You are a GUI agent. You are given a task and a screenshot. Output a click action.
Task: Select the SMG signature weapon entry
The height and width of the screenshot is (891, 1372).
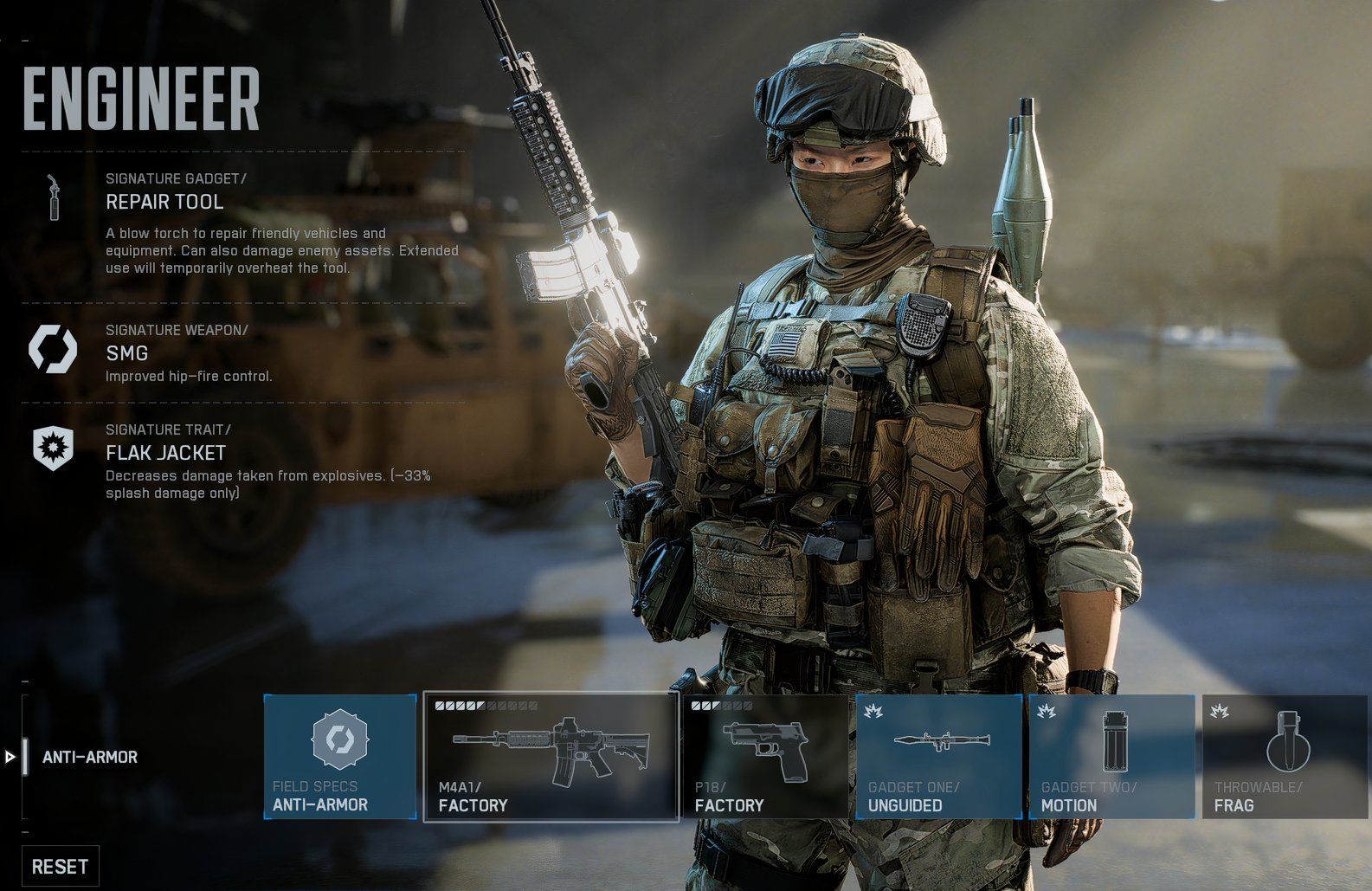(127, 353)
